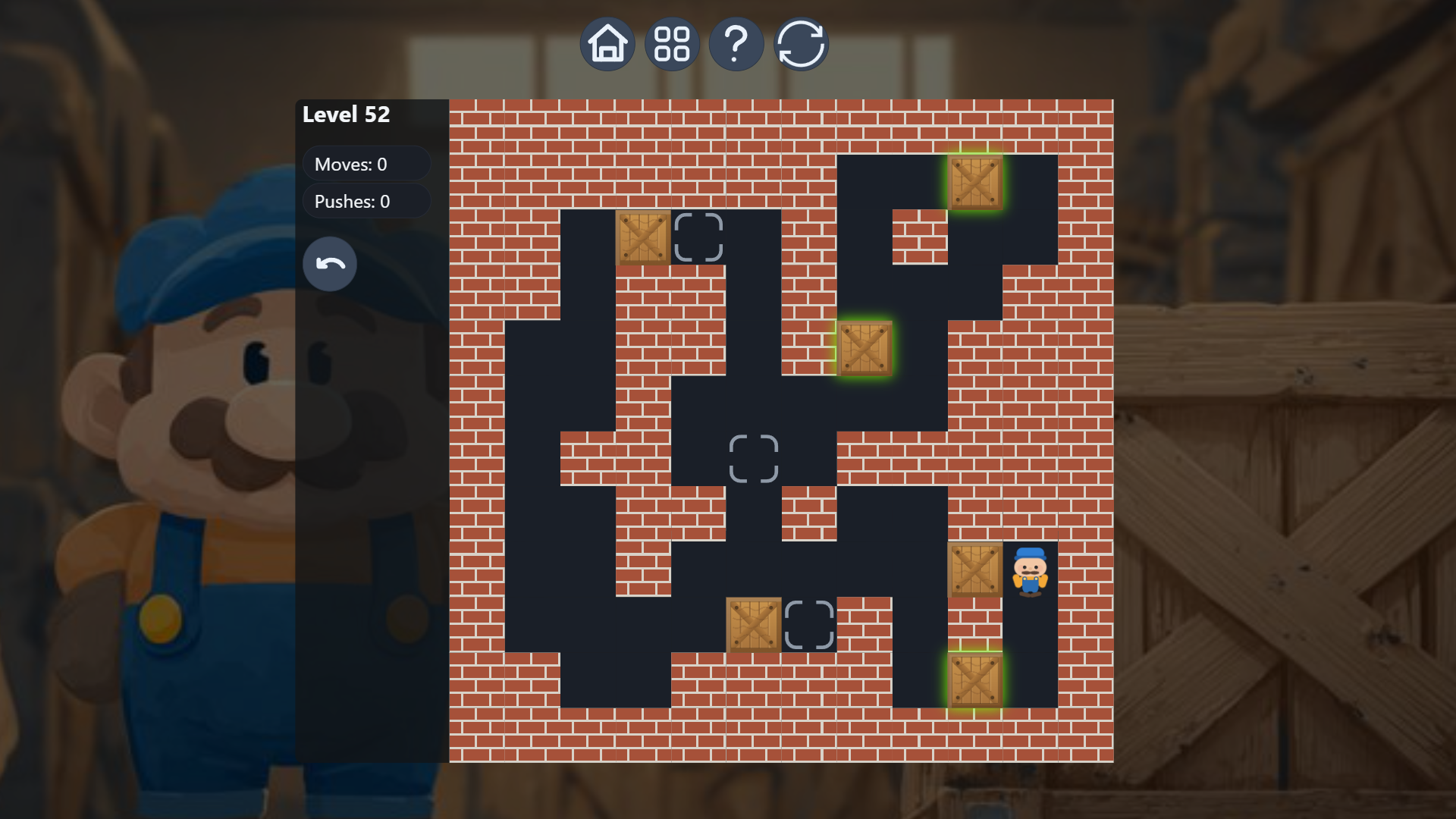
Task: Click the crate at bottom center
Action: 755,624
